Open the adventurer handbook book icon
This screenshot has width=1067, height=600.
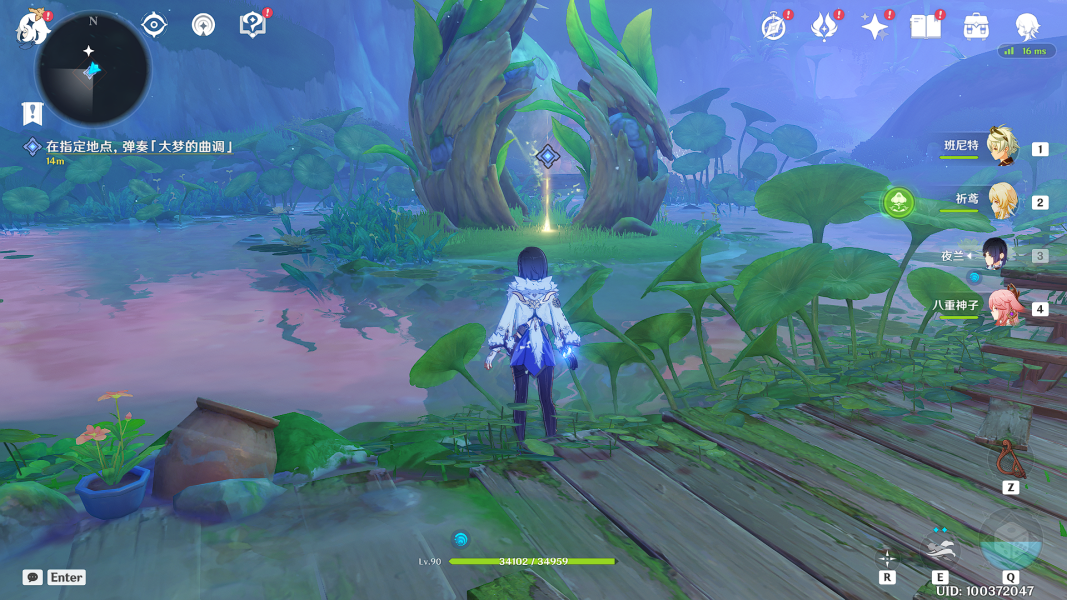coord(926,27)
